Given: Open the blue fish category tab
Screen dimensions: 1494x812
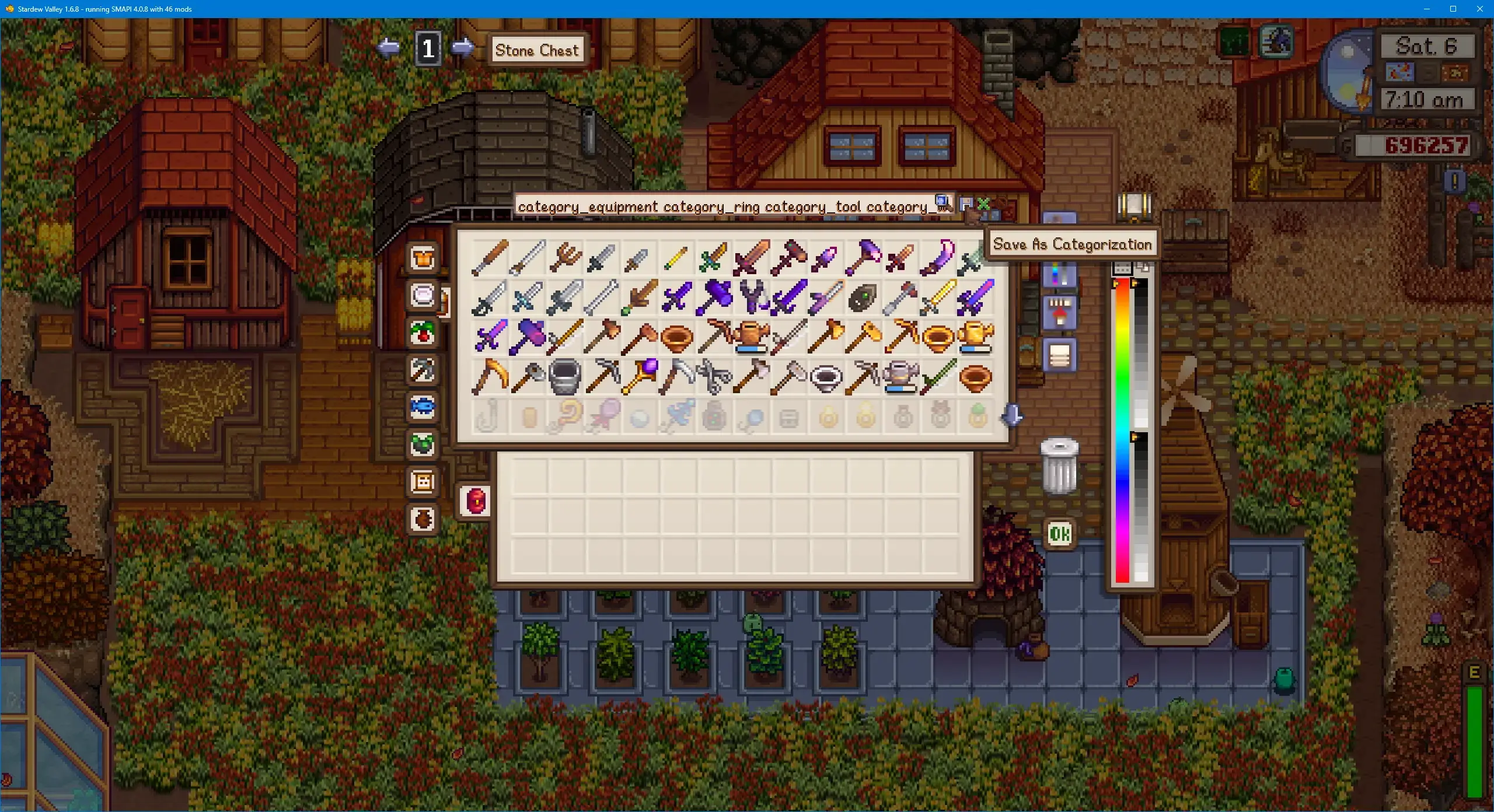Looking at the screenshot, I should click(423, 407).
